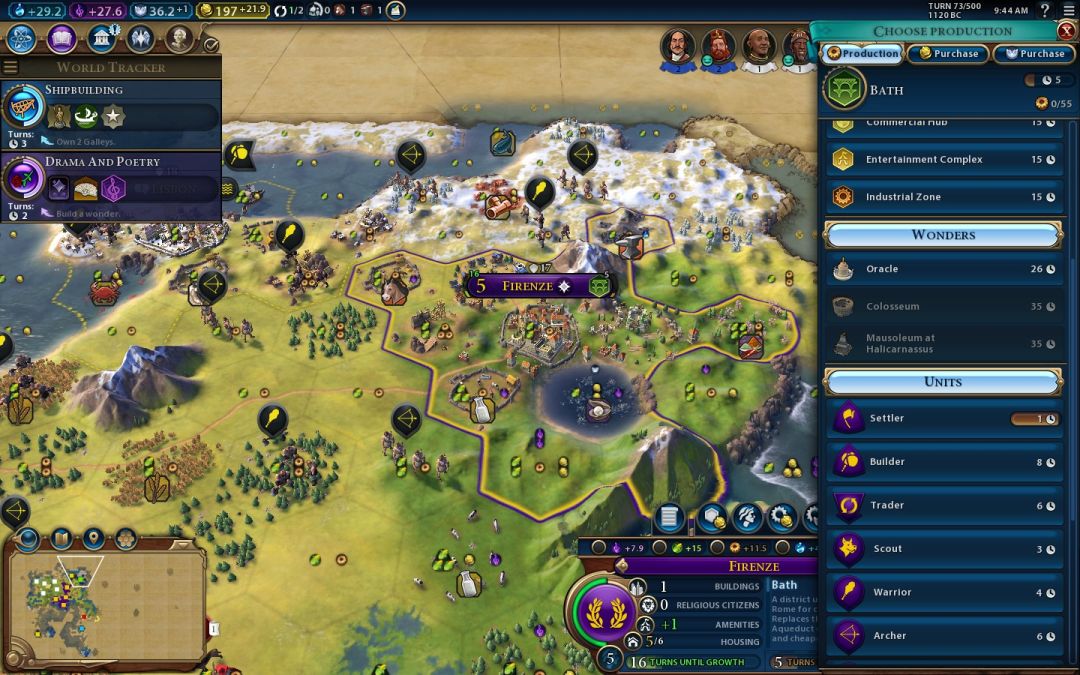The width and height of the screenshot is (1080, 675).
Task: Open the faith Purchase tab
Action: click(1034, 54)
